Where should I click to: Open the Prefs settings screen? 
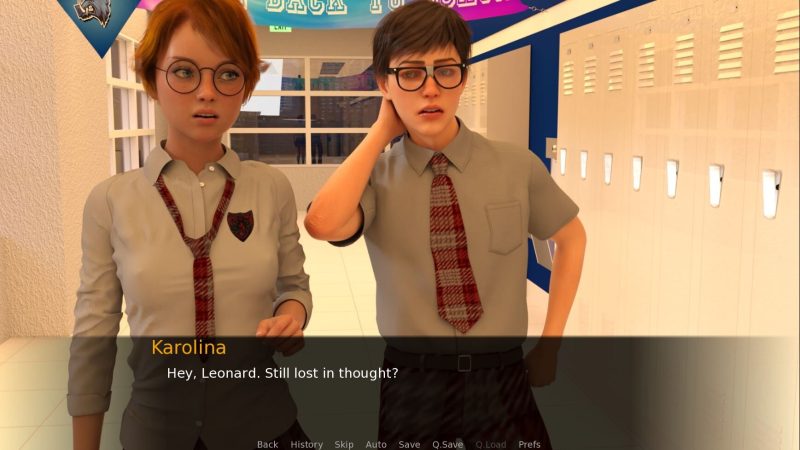[x=530, y=444]
